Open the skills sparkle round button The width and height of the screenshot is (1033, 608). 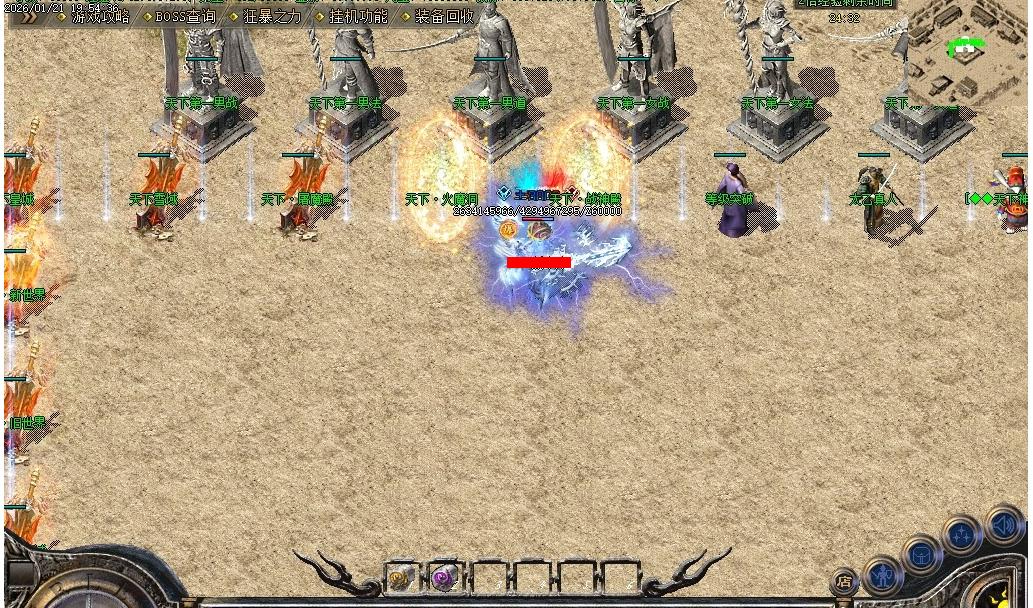coord(962,536)
